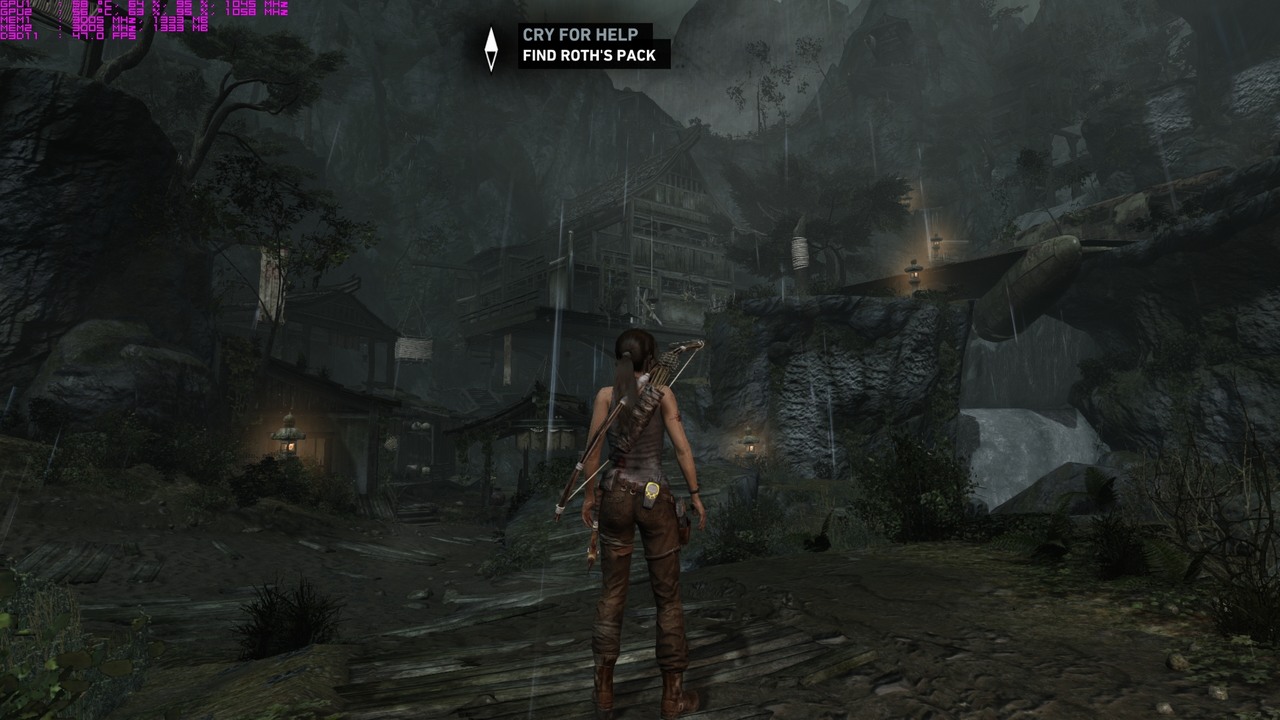The height and width of the screenshot is (720, 1280).
Task: Click the white diamond objective marker icon
Action: tap(491, 48)
